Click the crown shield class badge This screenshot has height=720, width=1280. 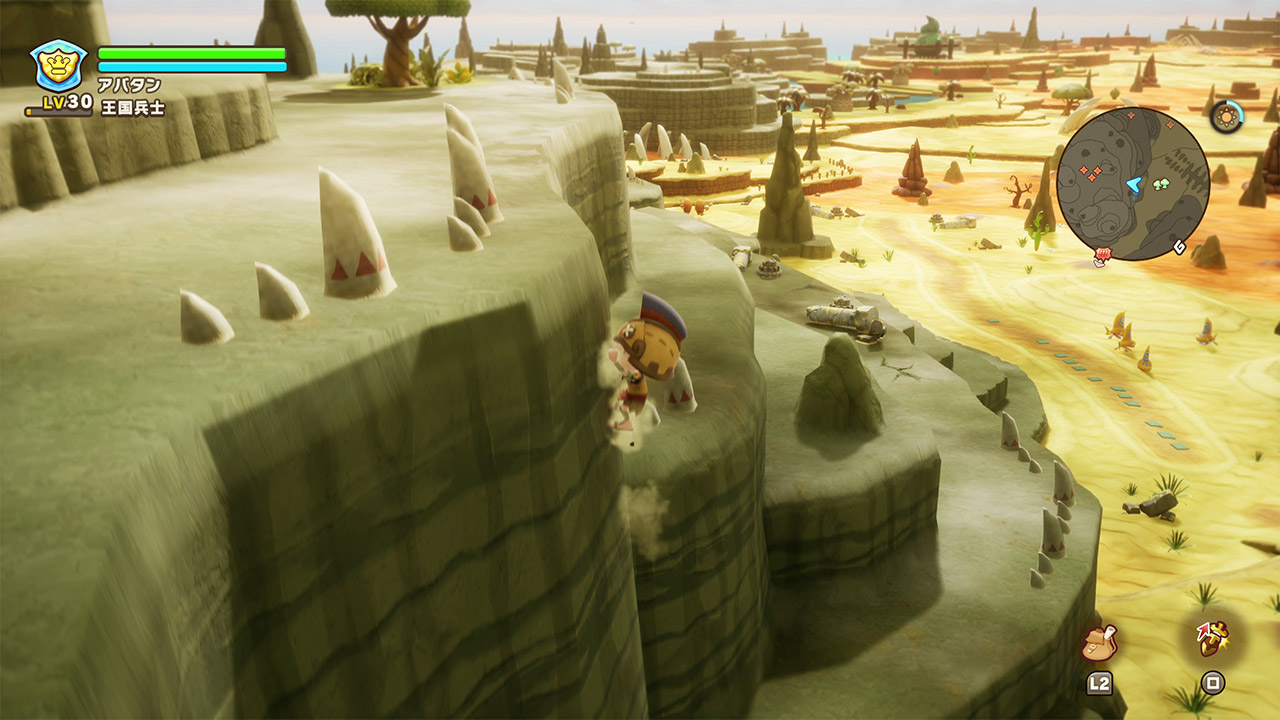pyautogui.click(x=59, y=65)
